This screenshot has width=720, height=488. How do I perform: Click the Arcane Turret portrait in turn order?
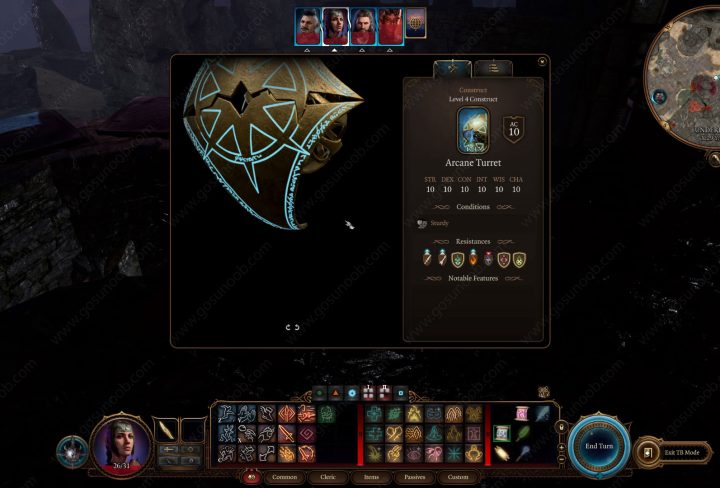point(416,24)
